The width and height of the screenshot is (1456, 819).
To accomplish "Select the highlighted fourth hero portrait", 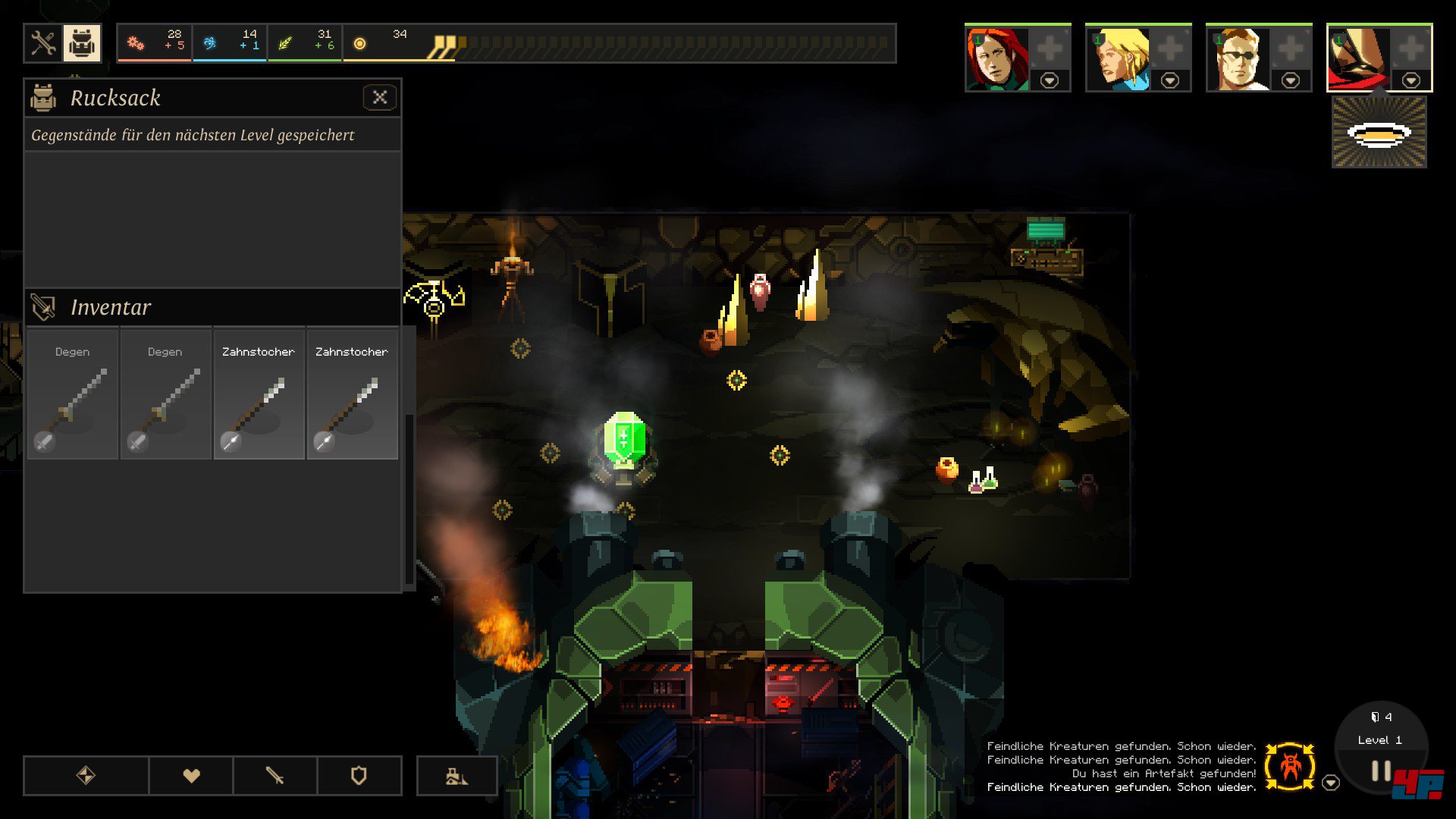I will [1358, 59].
